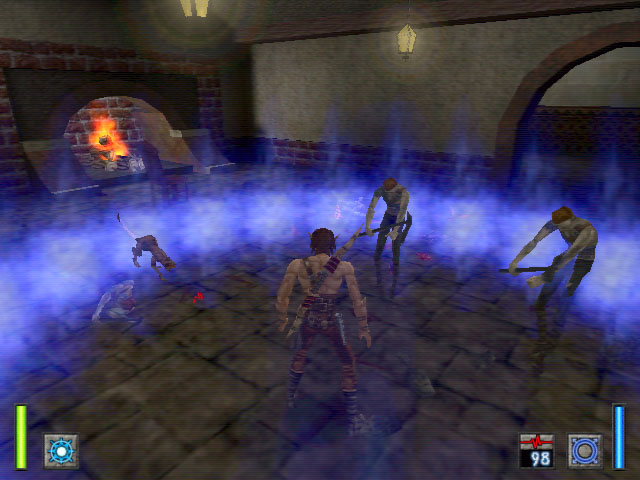Activate the blue ring ability icon
640x480 pixels.
coord(584,450)
